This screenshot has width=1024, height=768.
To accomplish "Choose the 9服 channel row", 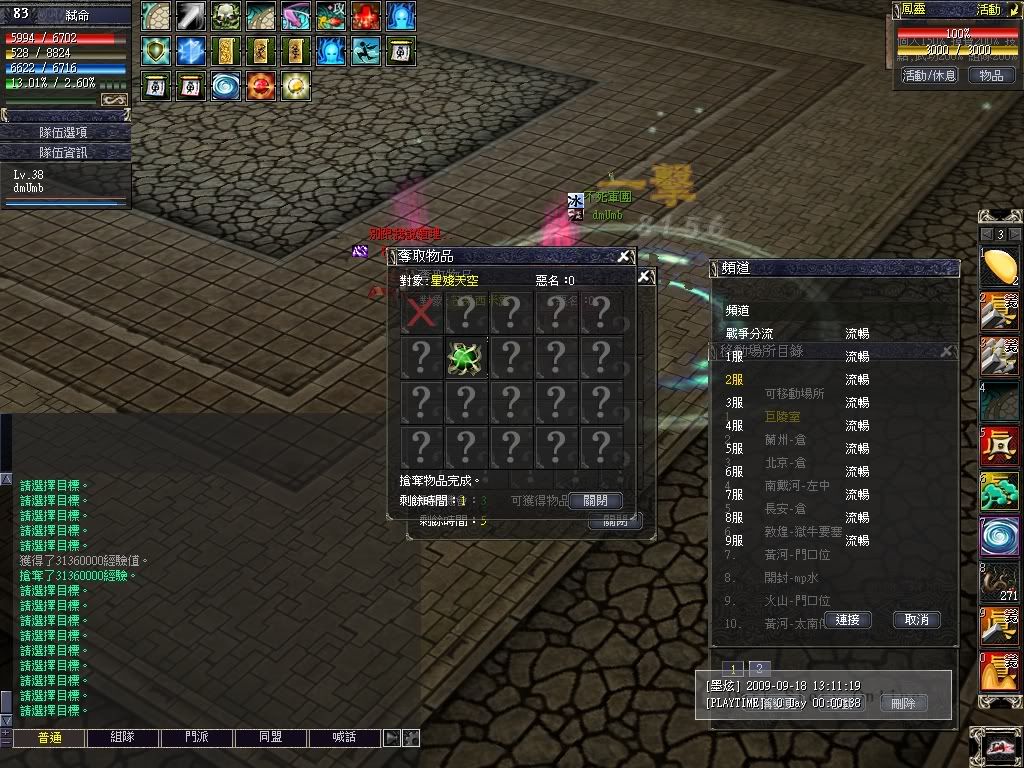I will point(735,540).
